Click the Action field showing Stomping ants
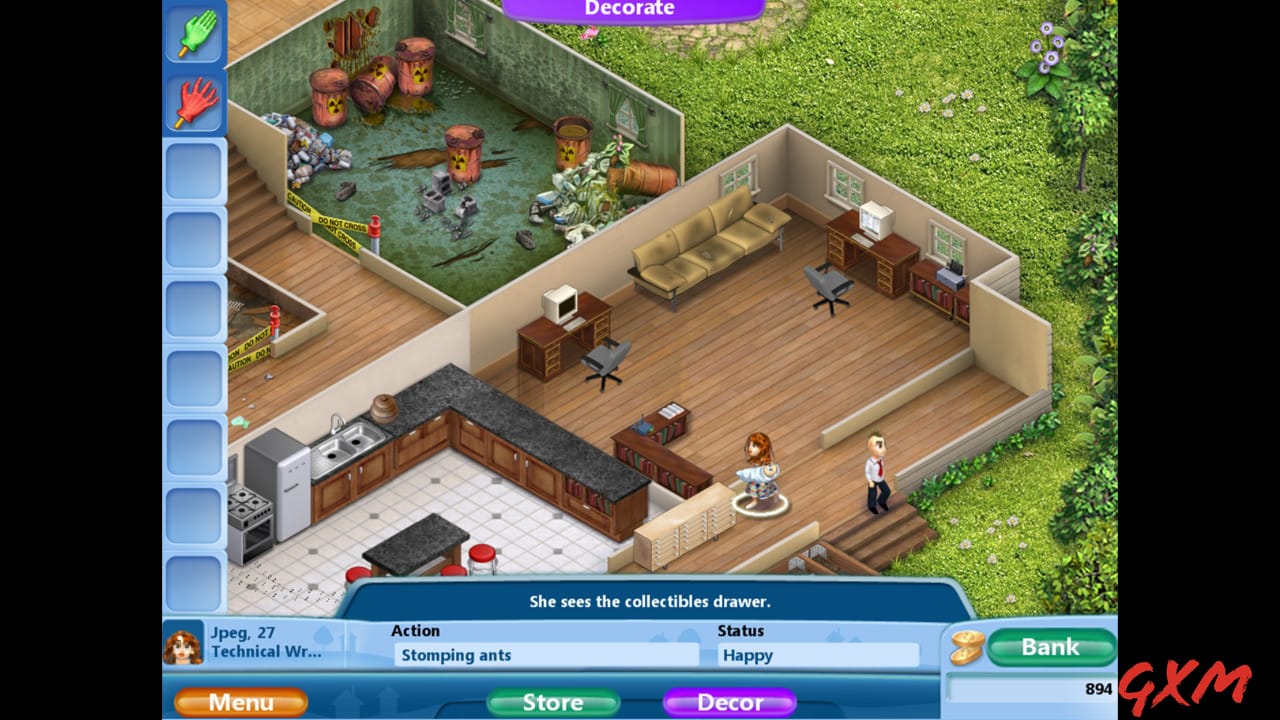The image size is (1280, 720). (548, 655)
